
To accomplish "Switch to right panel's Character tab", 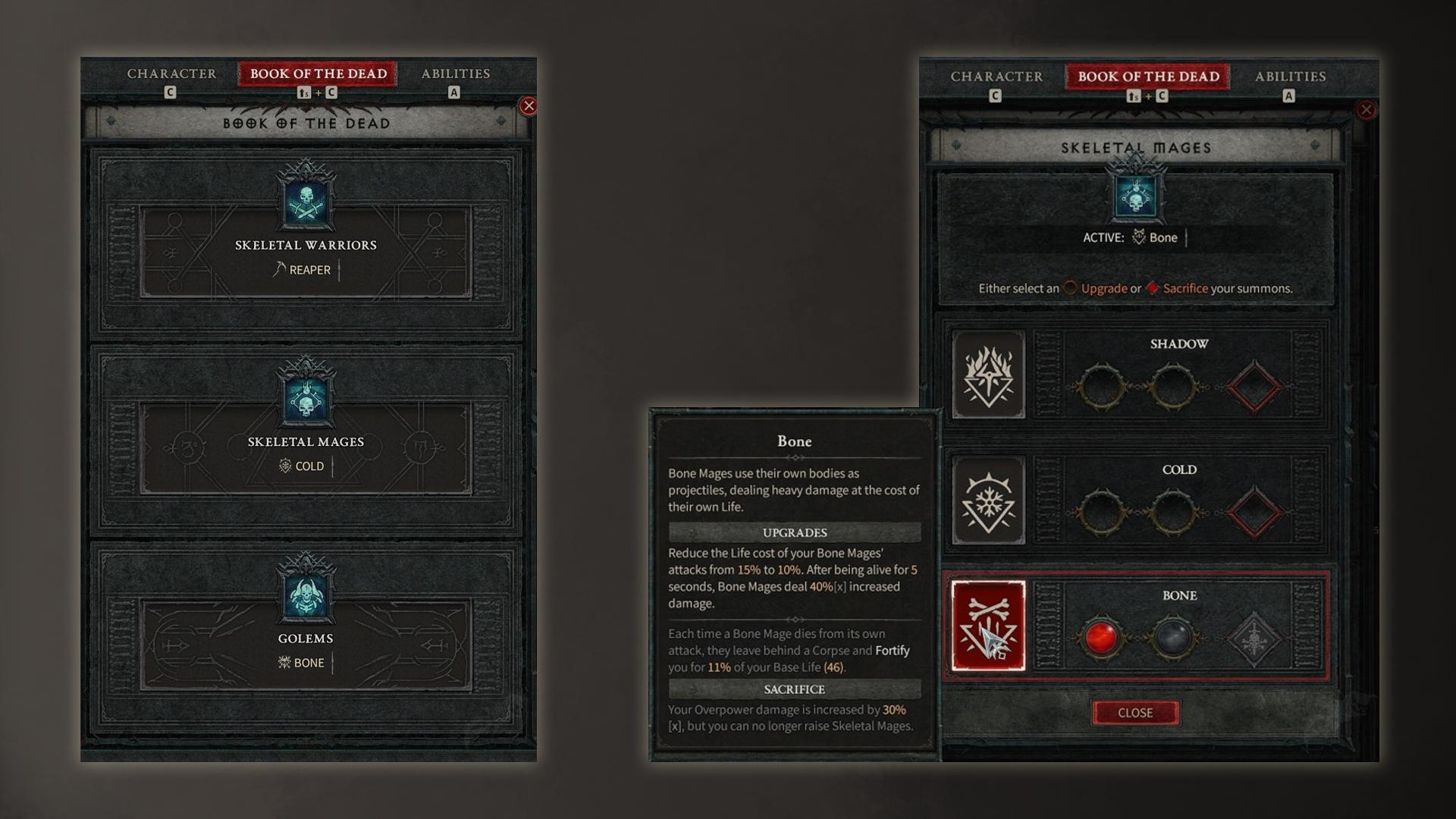I will pos(996,77).
